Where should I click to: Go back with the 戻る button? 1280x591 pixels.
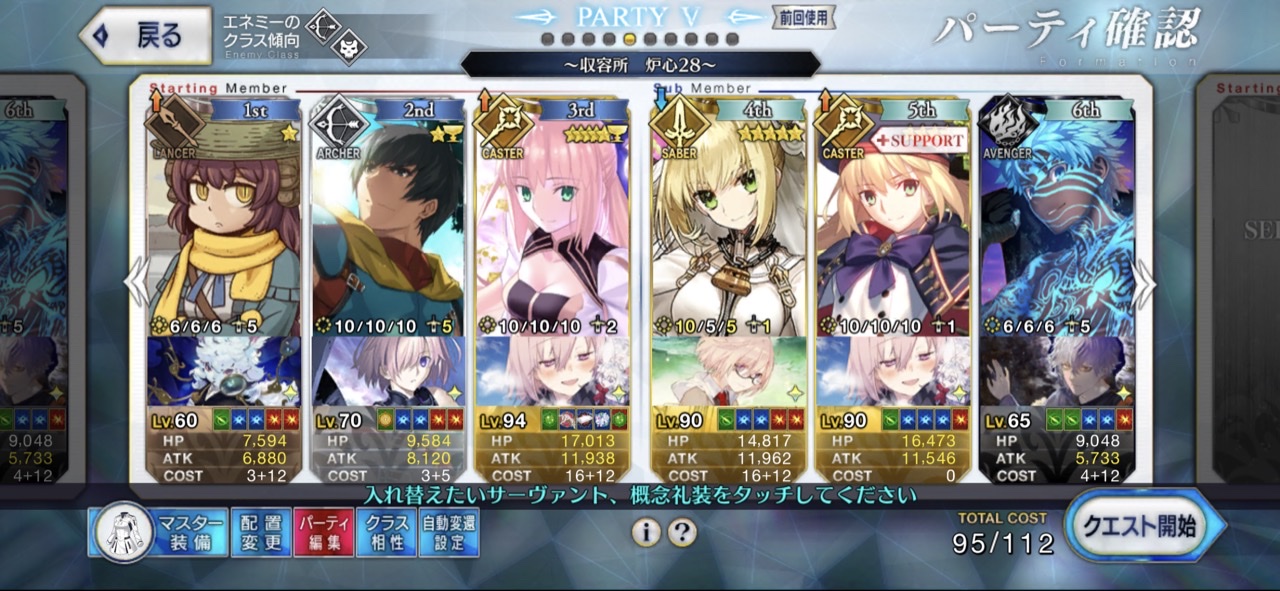[x=145, y=35]
